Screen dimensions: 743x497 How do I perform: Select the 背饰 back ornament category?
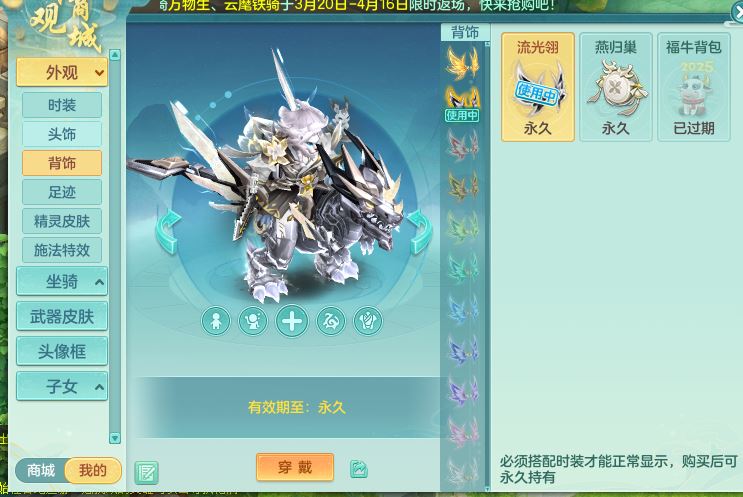(x=61, y=163)
